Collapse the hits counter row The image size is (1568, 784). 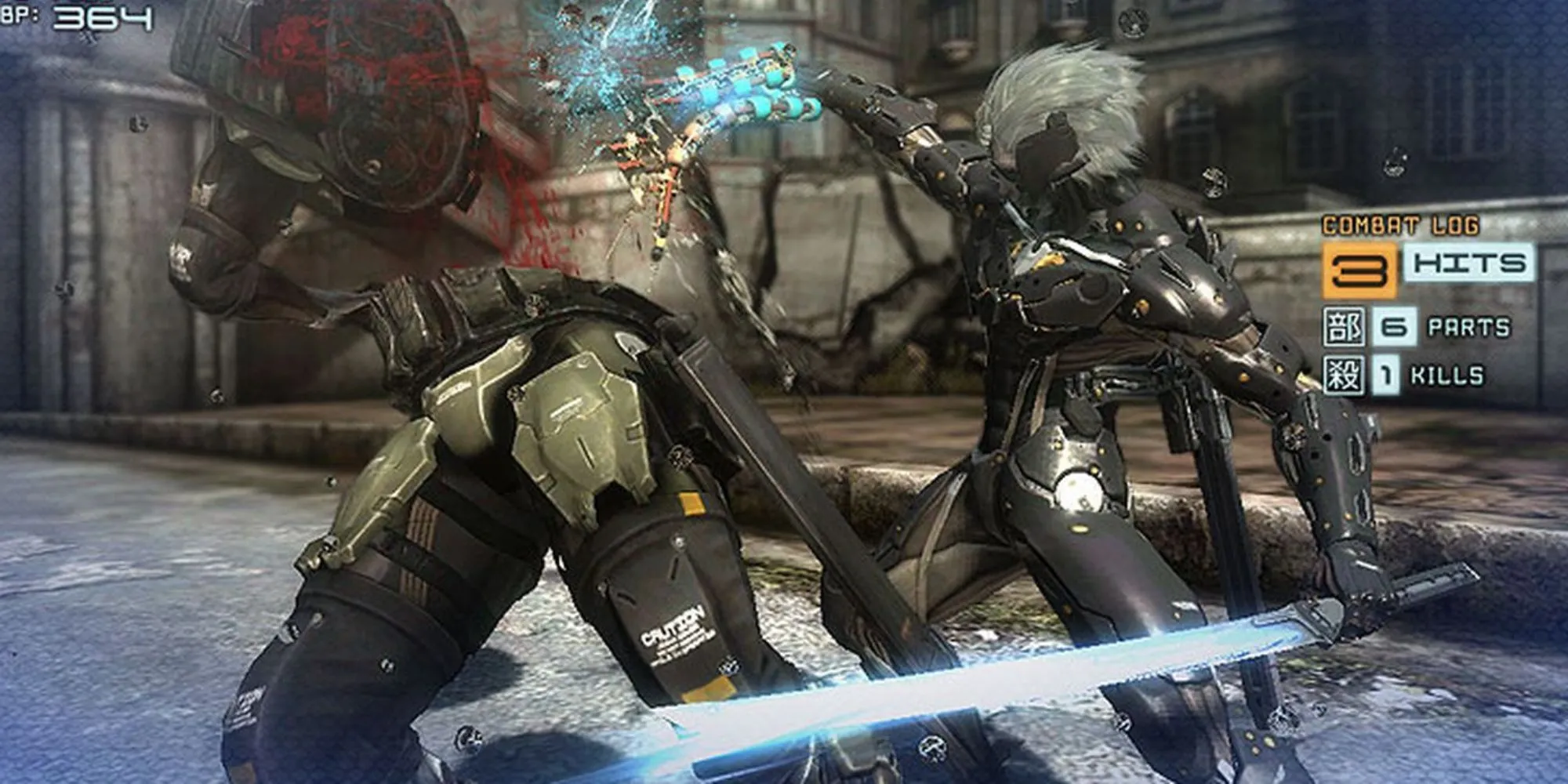pos(1411,267)
